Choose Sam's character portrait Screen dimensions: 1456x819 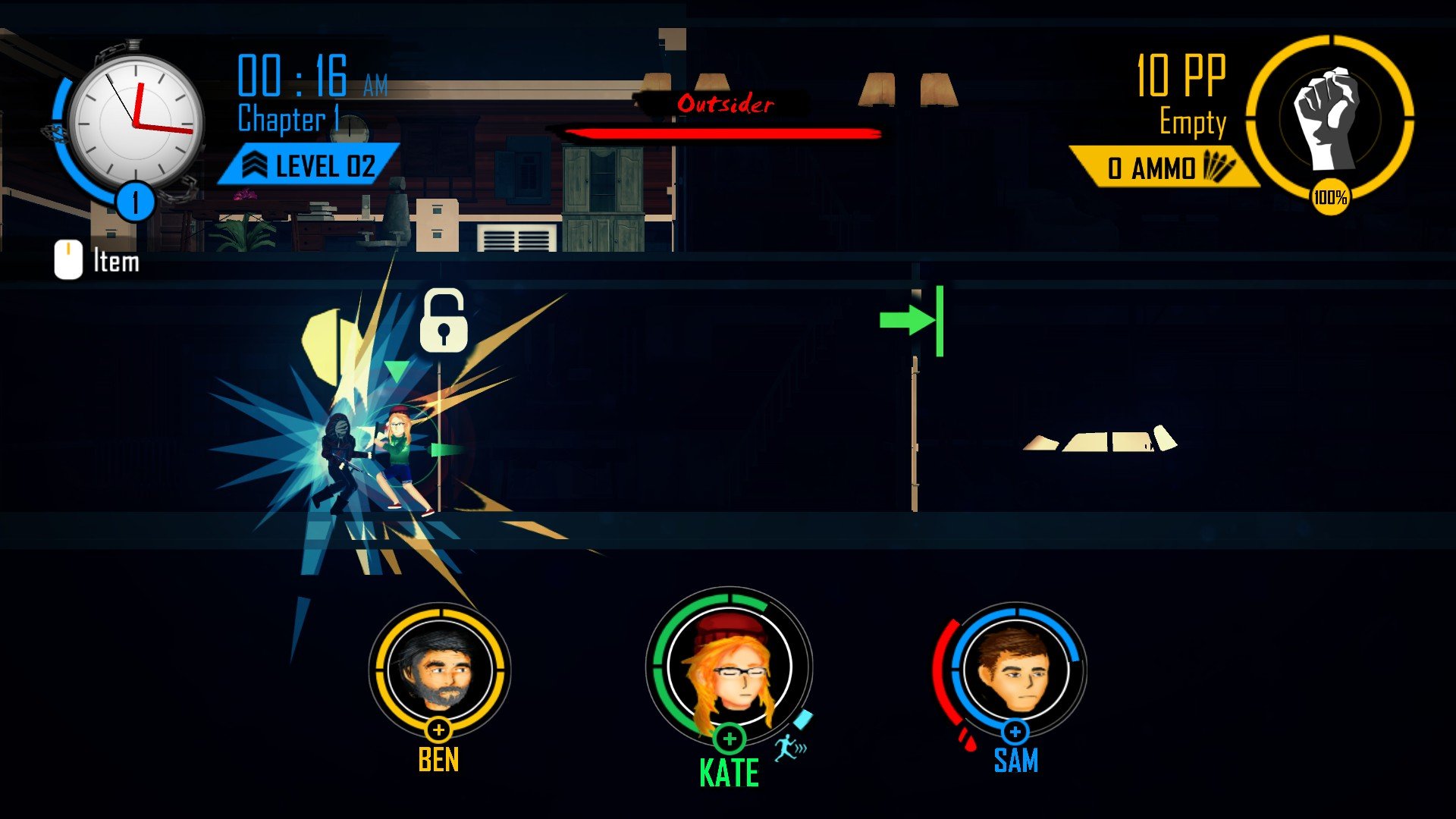pos(1015,670)
